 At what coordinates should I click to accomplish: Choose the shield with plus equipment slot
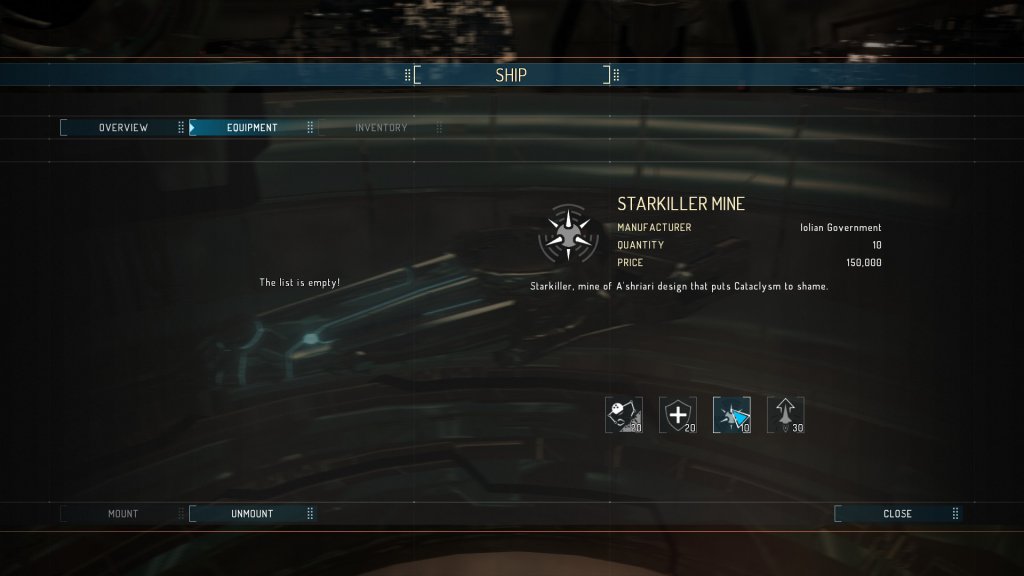click(678, 415)
